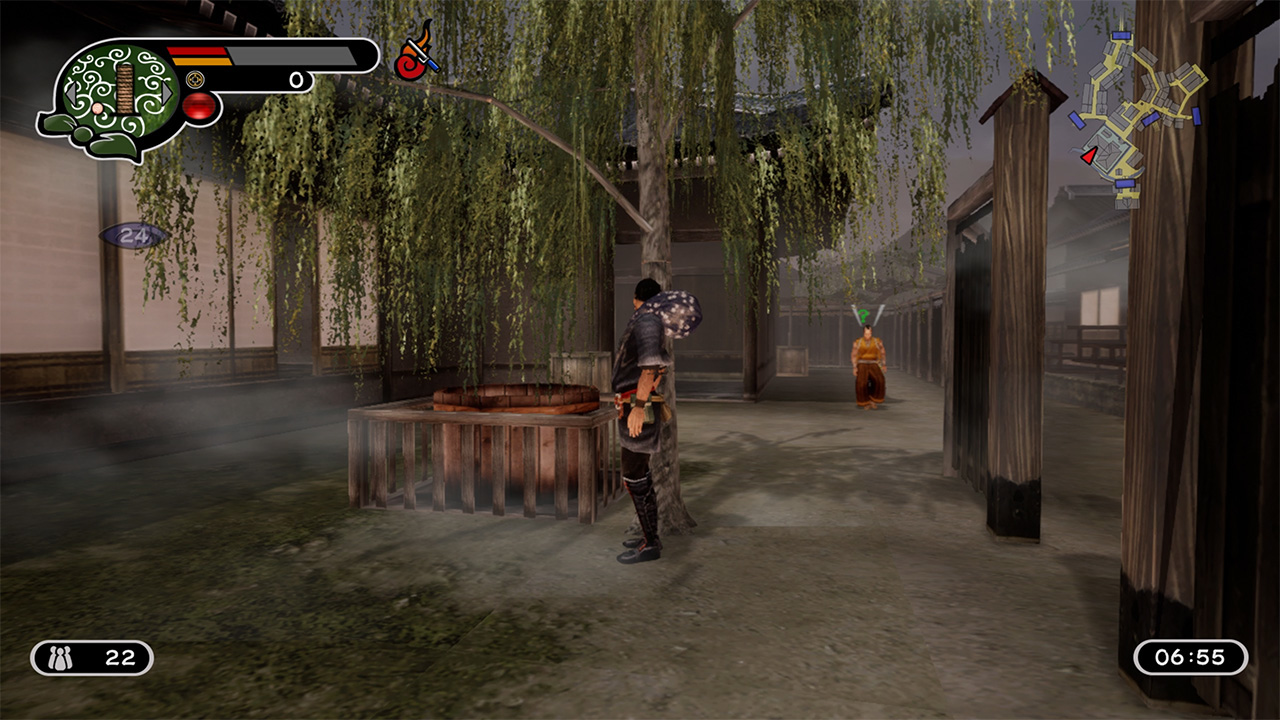The image size is (1280, 720).
Task: Expand the right arrow on the item selector
Action: click(168, 92)
